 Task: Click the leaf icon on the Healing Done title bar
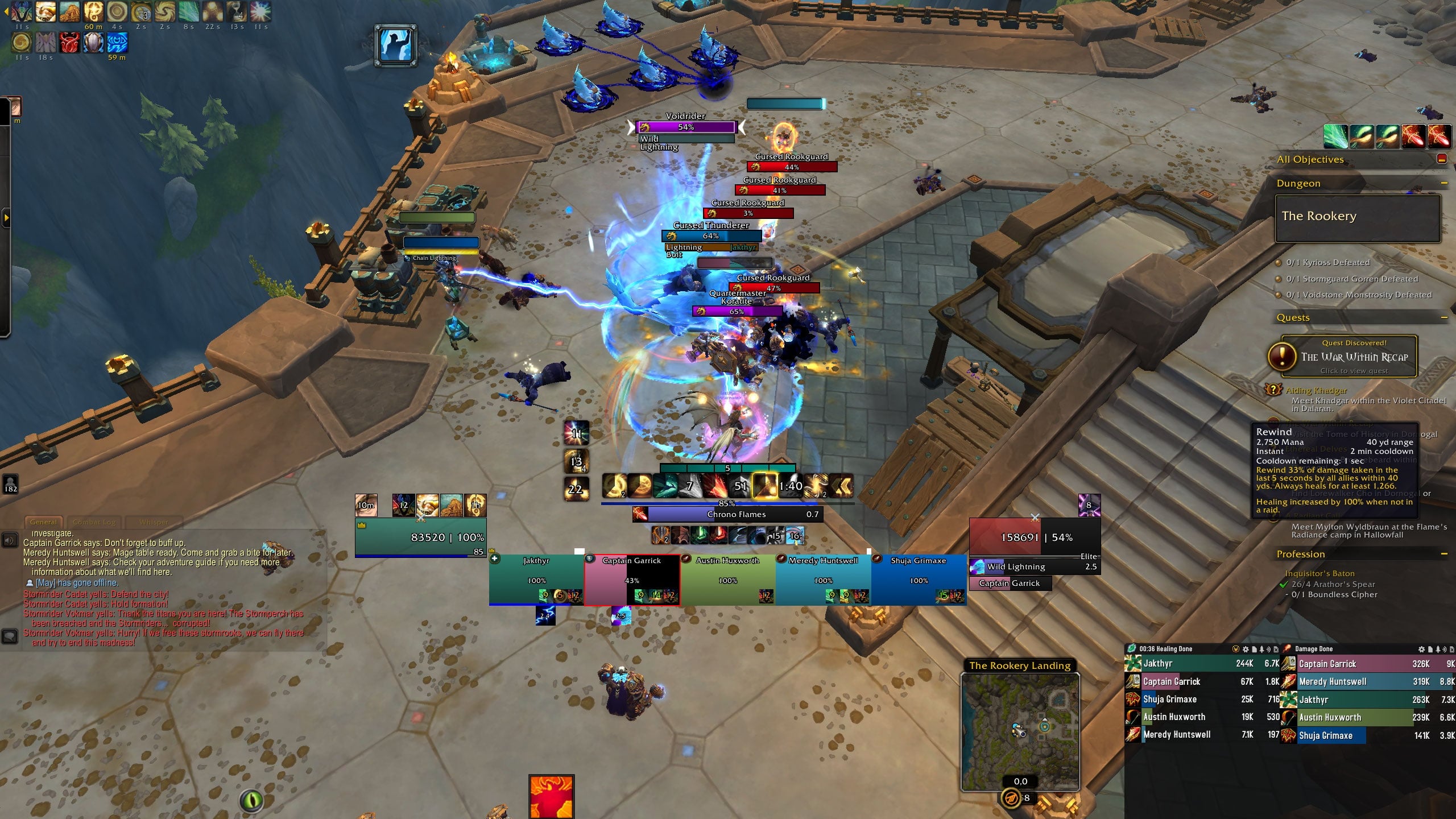pos(1132,649)
